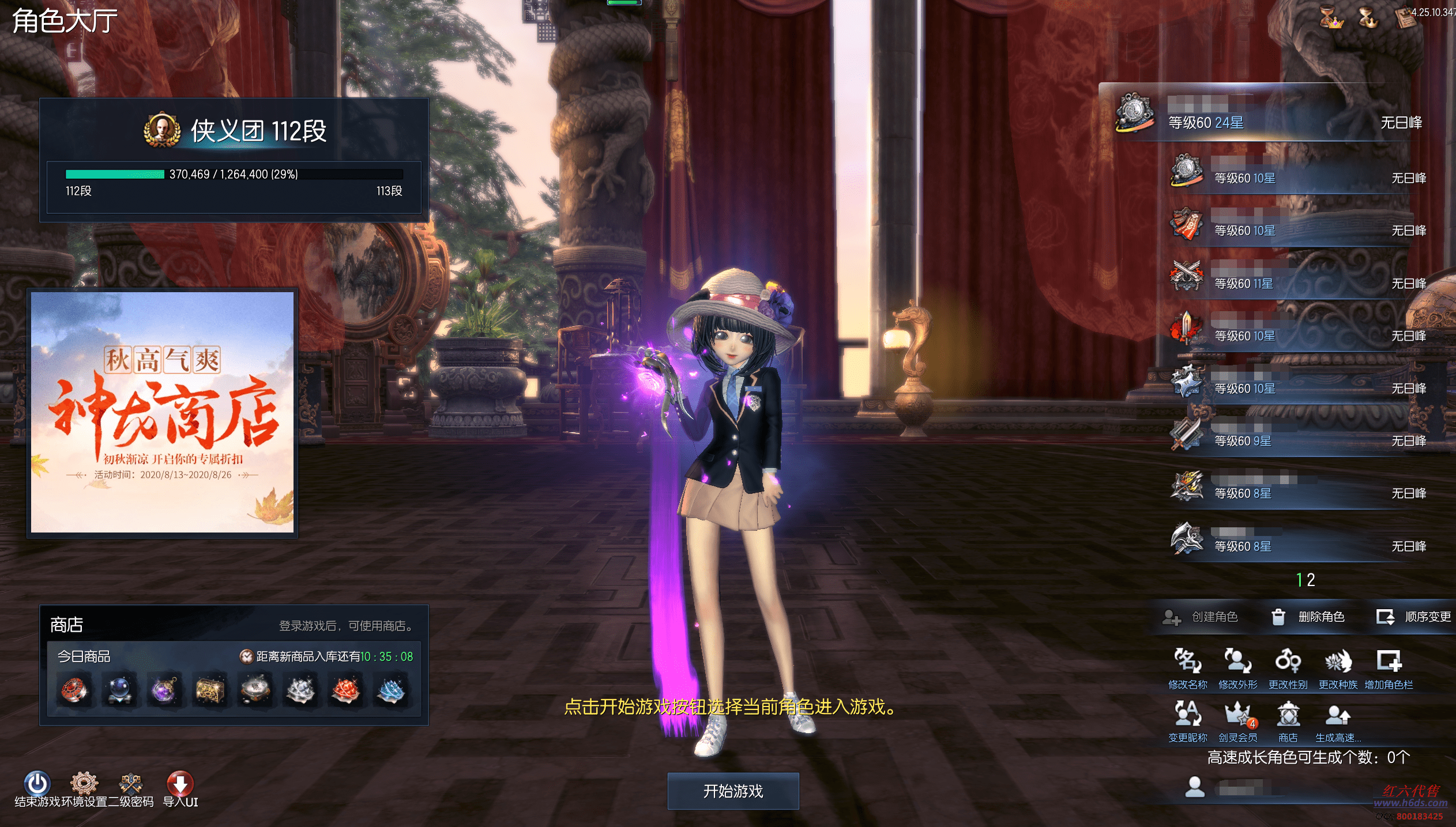Go to character page 2
The height and width of the screenshot is (827, 1456).
pos(1311,580)
